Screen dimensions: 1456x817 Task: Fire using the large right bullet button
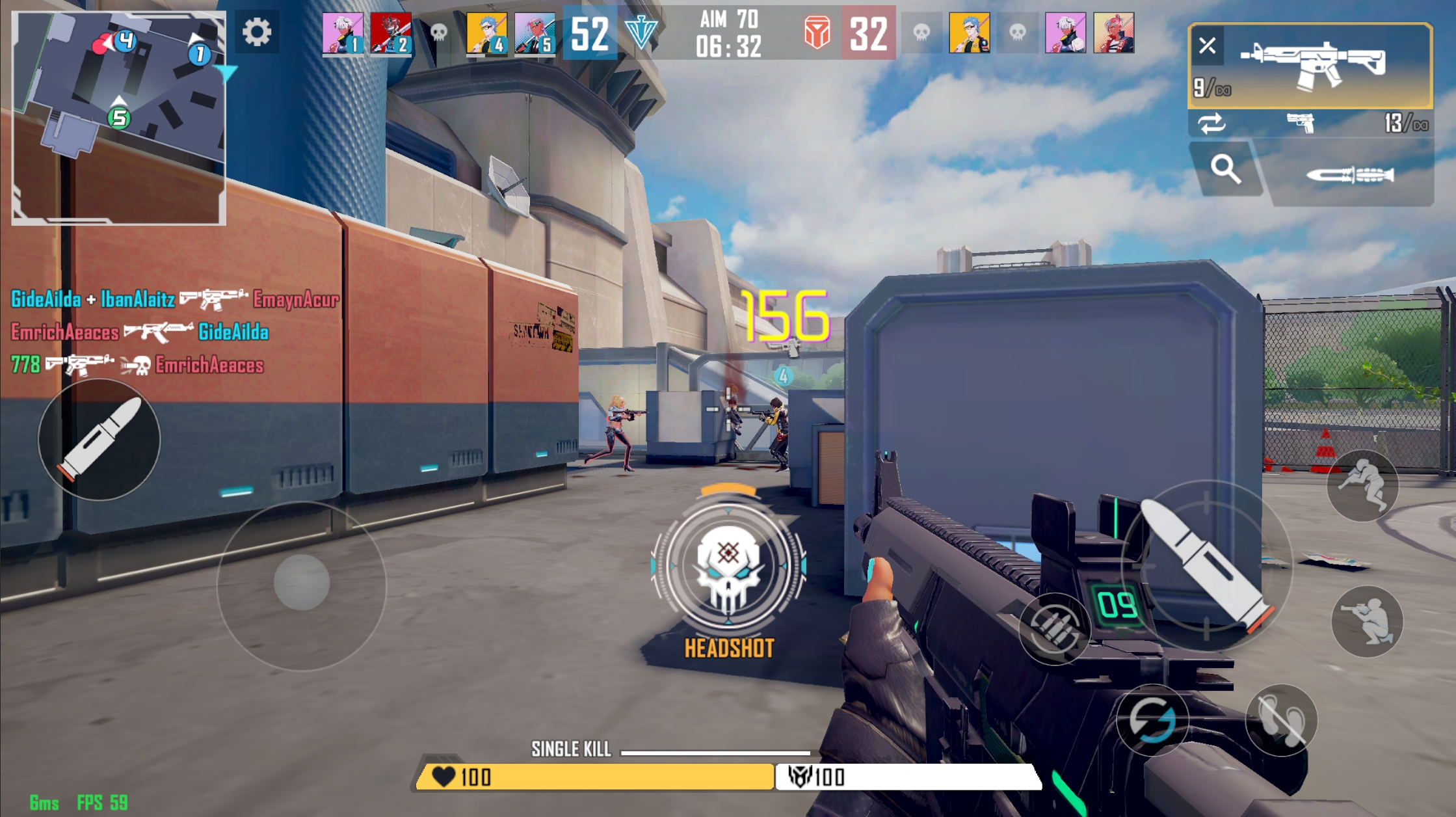point(1207,565)
